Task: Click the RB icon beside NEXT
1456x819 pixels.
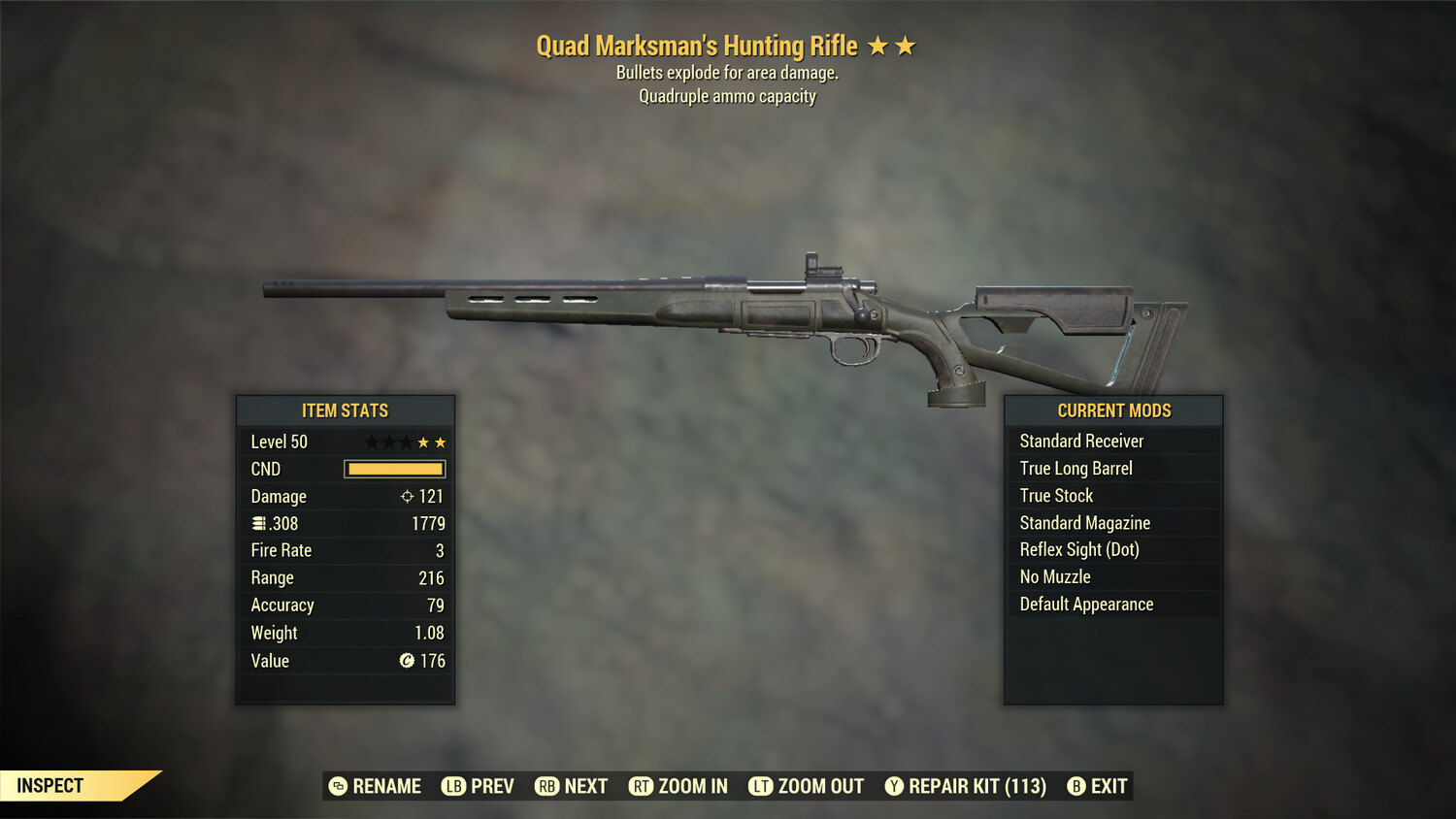Action: pos(546,786)
